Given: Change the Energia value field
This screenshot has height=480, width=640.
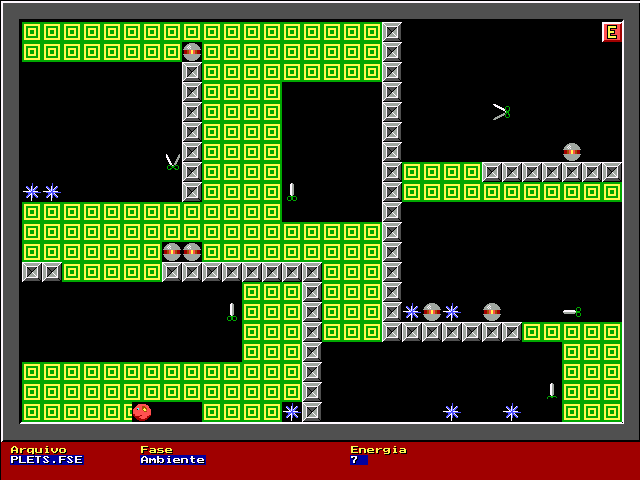Looking at the screenshot, I should pos(358,460).
